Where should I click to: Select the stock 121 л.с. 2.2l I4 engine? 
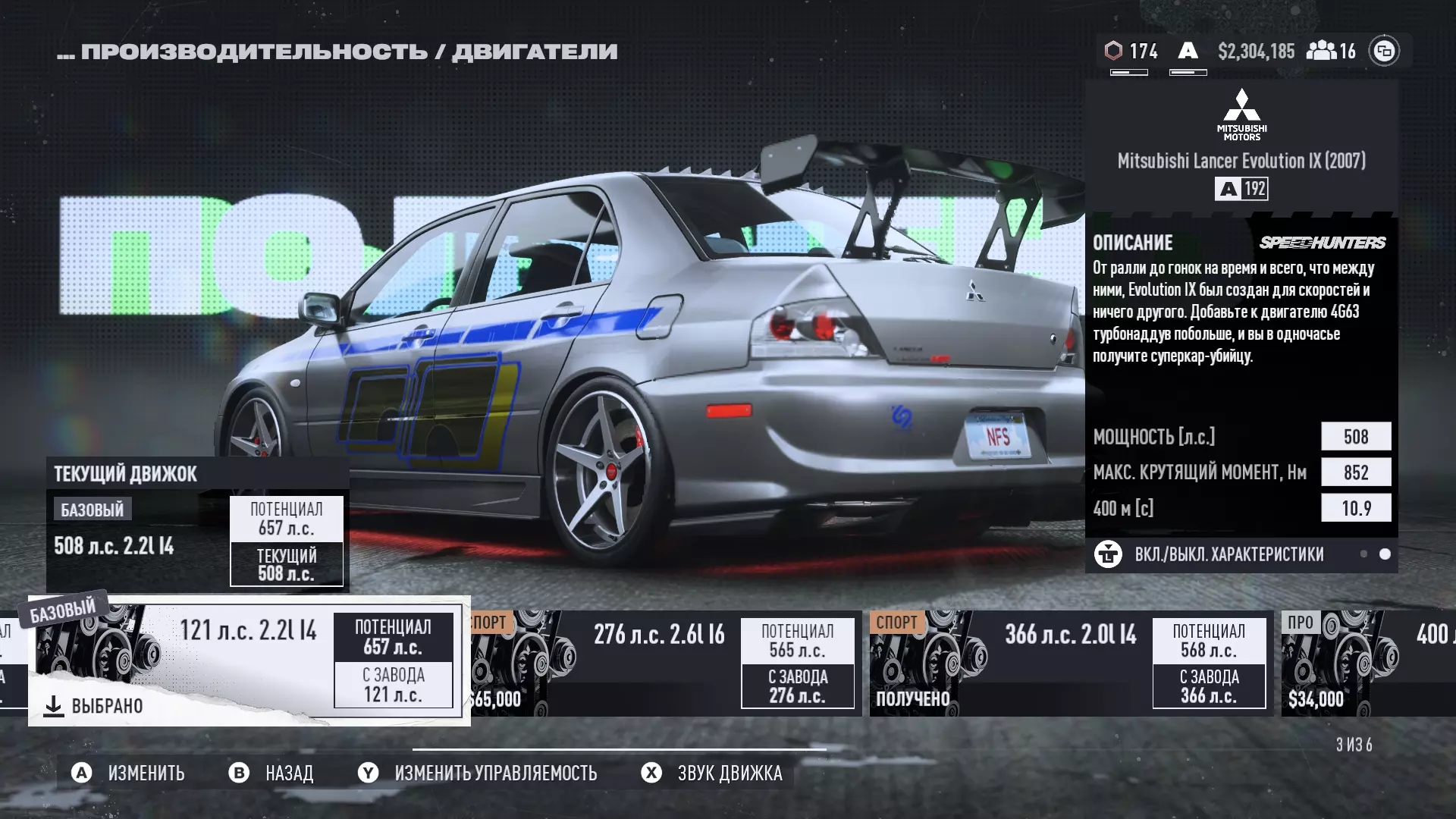(x=249, y=660)
